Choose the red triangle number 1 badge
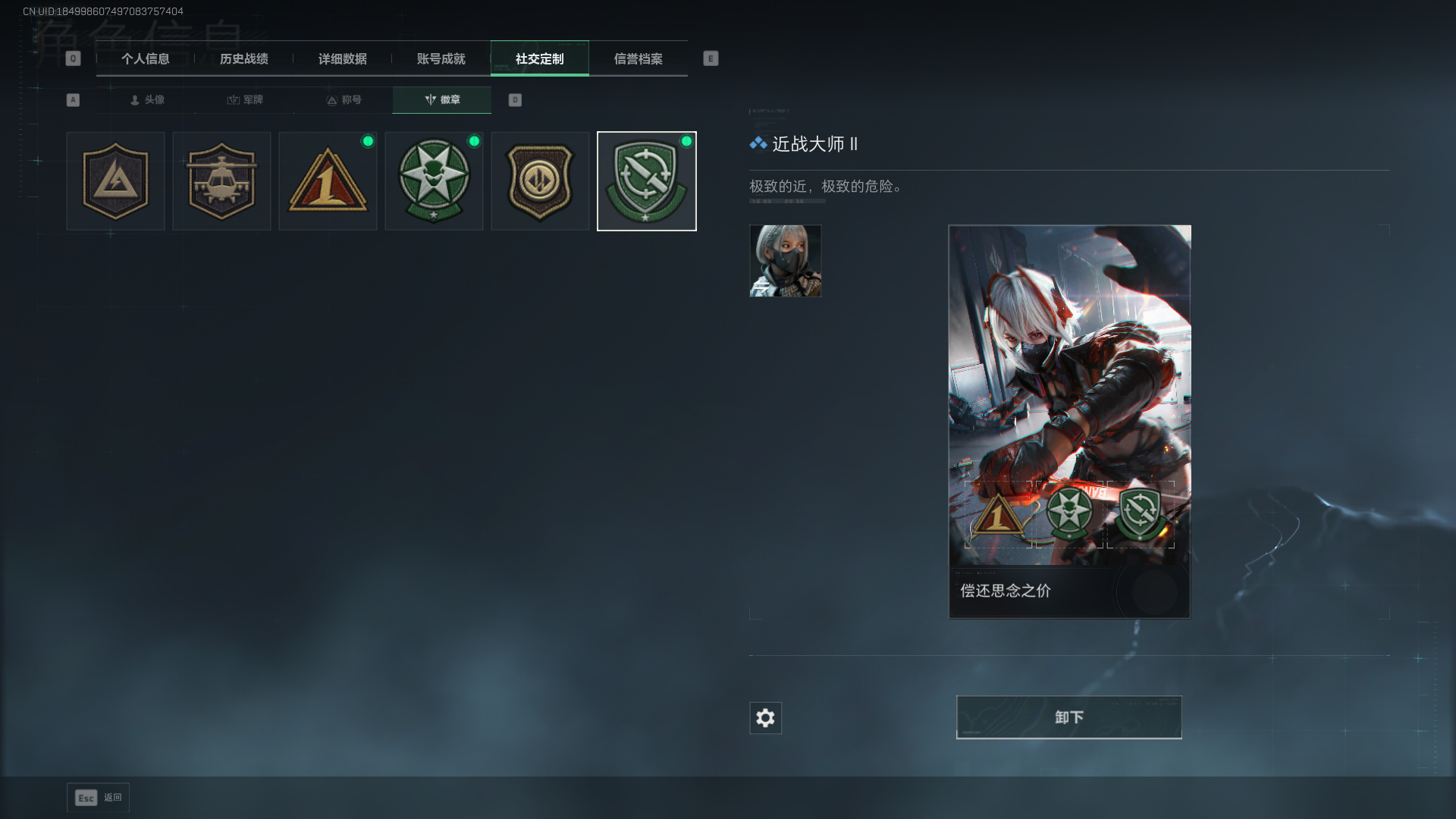Image resolution: width=1456 pixels, height=819 pixels. click(328, 181)
